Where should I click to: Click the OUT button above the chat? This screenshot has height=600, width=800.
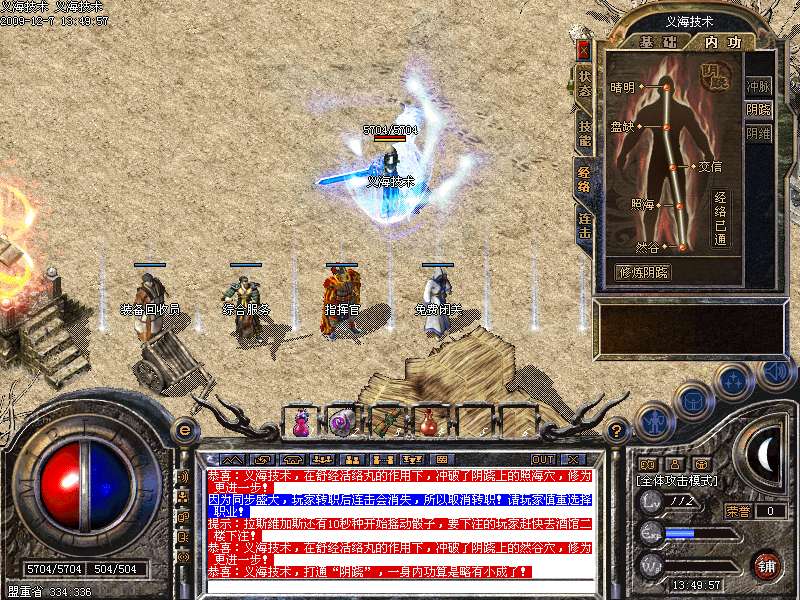(x=543, y=460)
